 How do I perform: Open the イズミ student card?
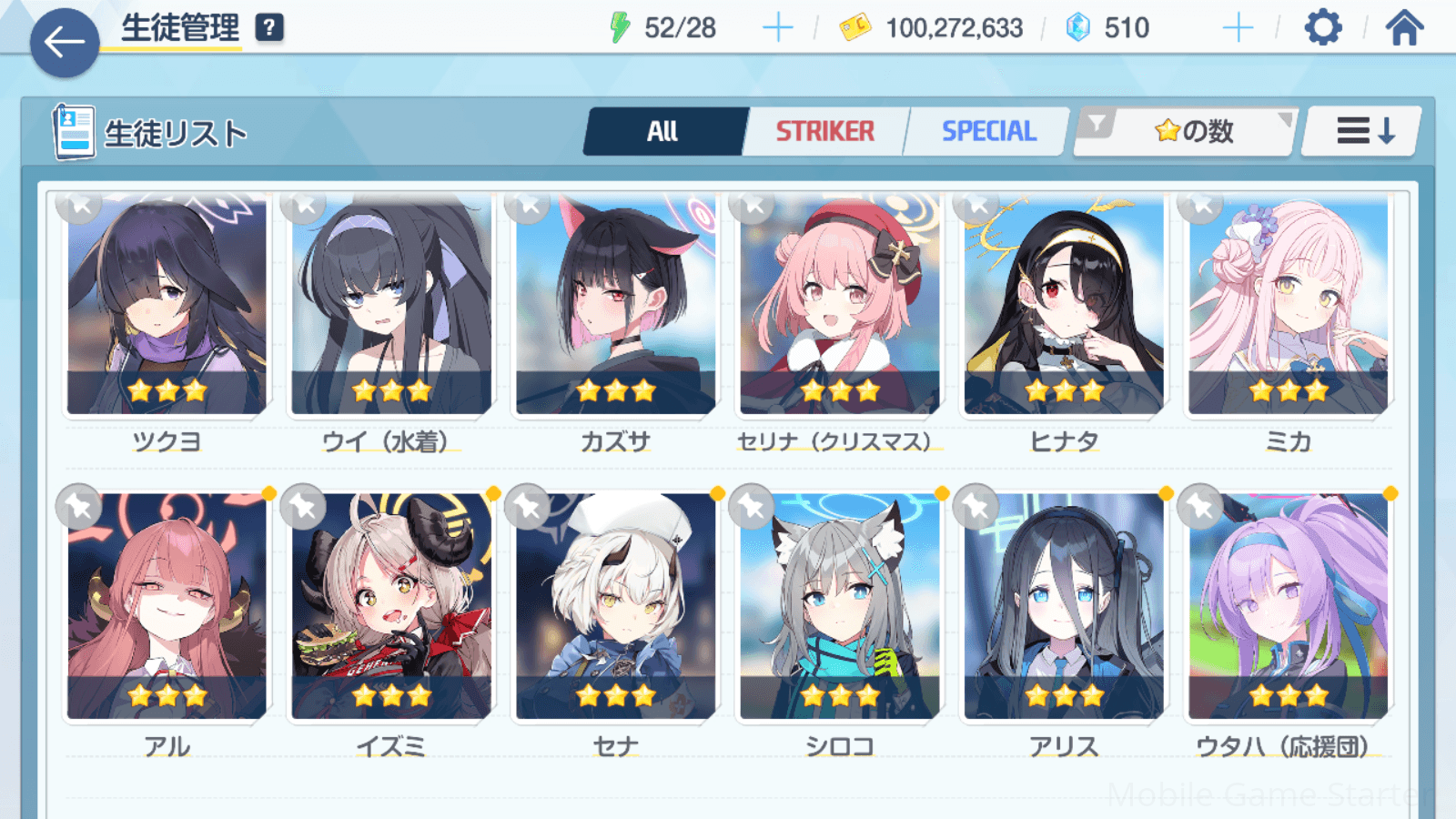391,607
